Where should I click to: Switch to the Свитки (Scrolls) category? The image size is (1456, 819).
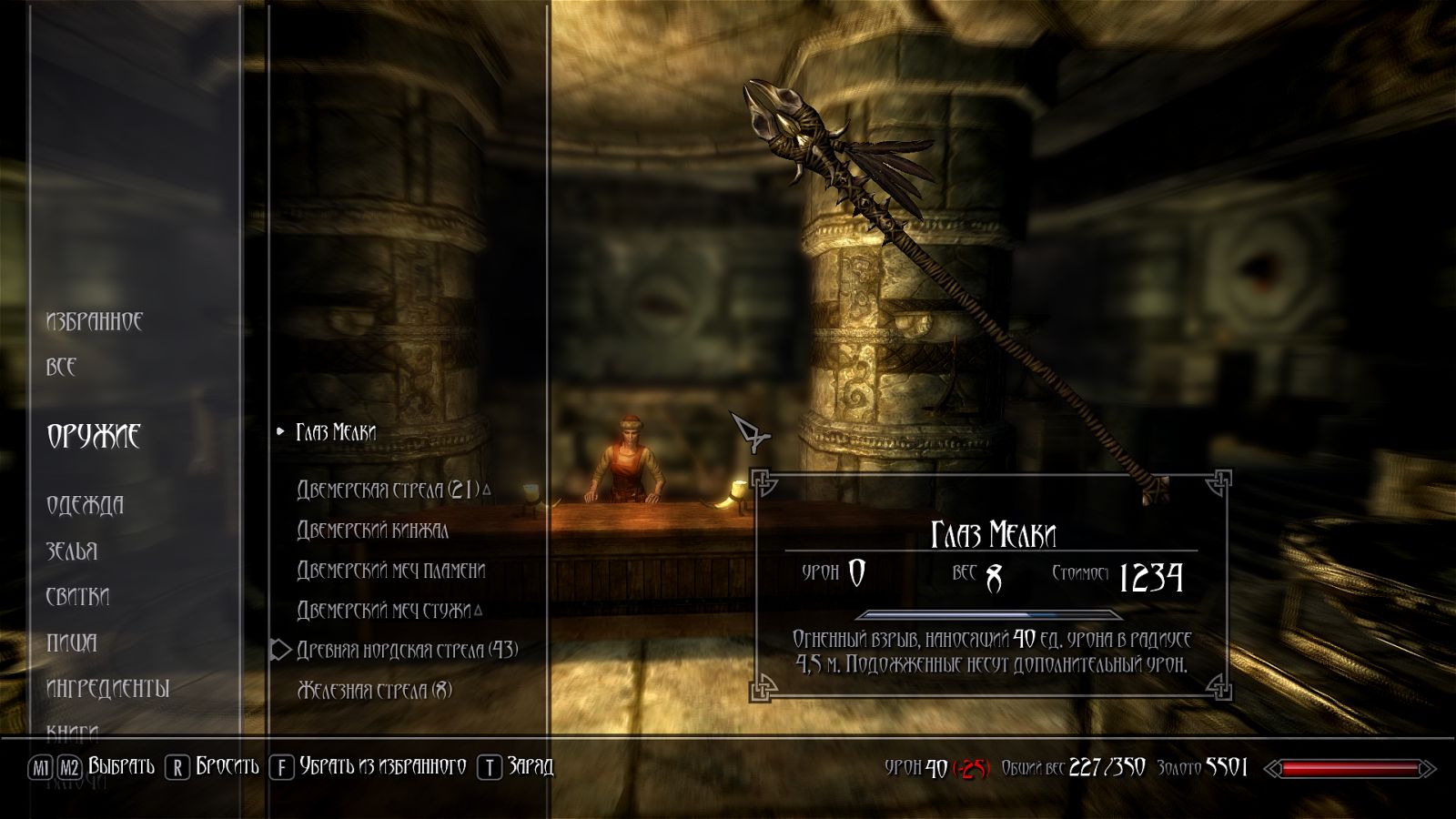tap(77, 597)
